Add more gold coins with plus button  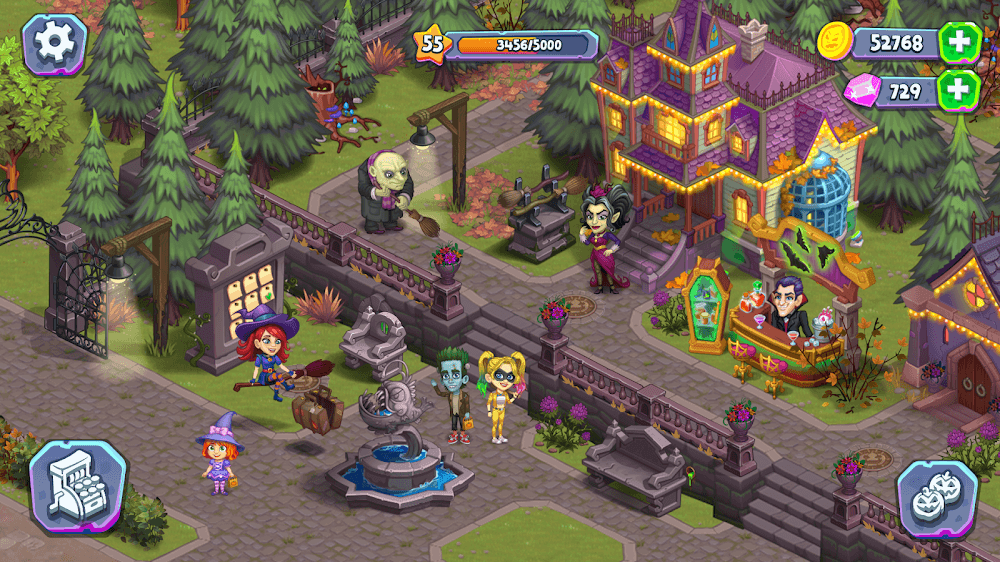[959, 43]
